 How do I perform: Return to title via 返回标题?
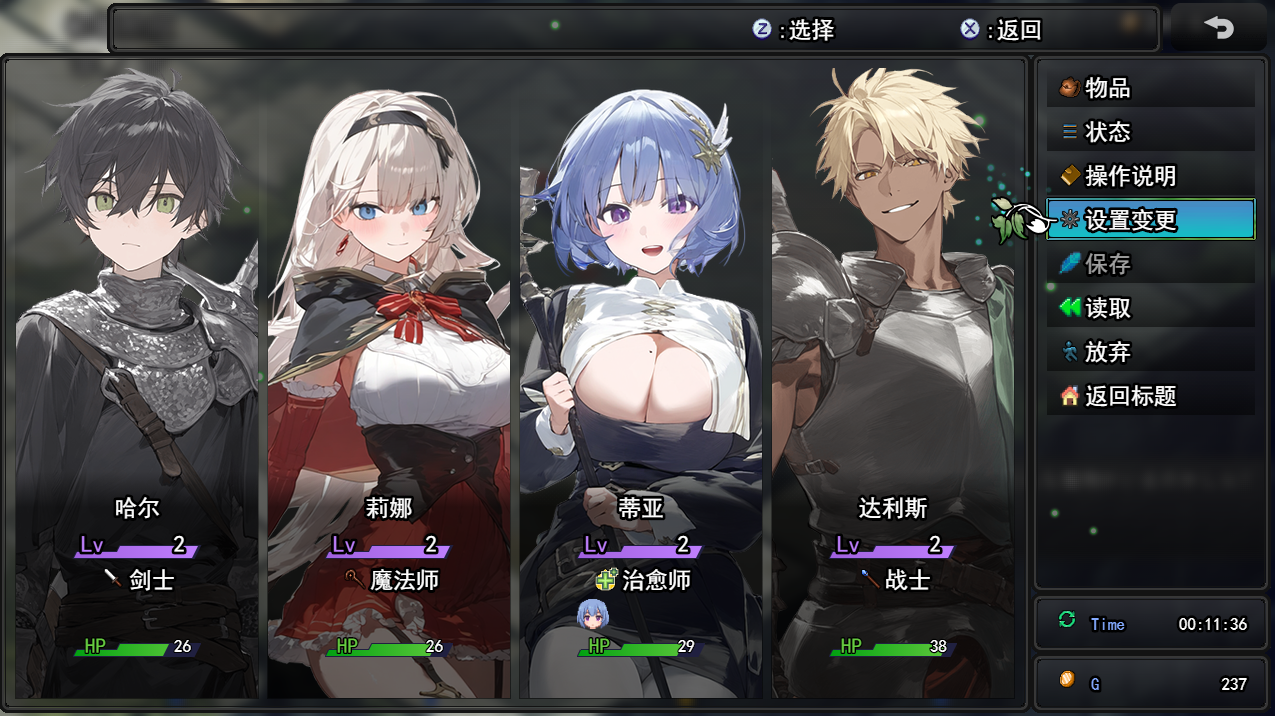[x=1150, y=396]
